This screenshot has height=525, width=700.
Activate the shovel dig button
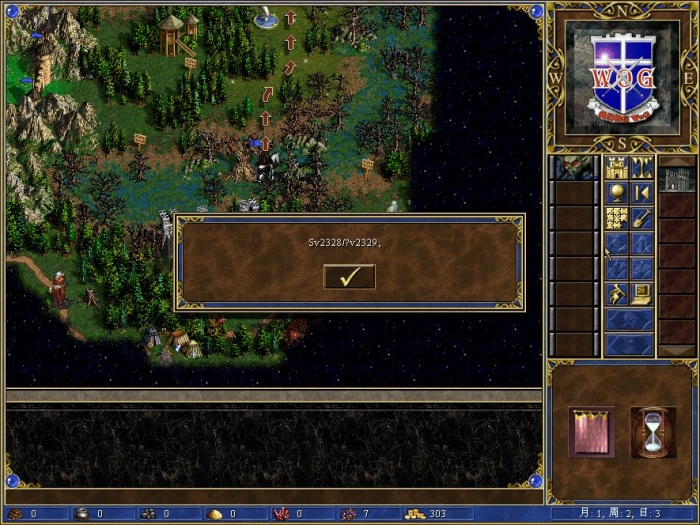(642, 218)
